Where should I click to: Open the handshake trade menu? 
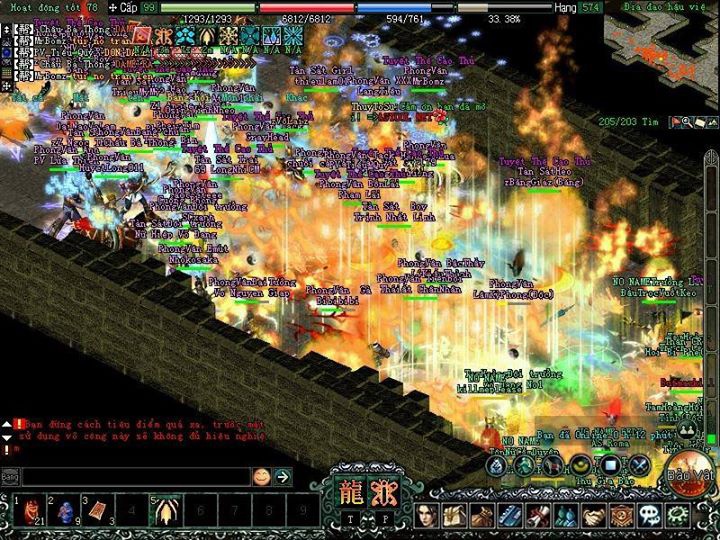[594, 515]
